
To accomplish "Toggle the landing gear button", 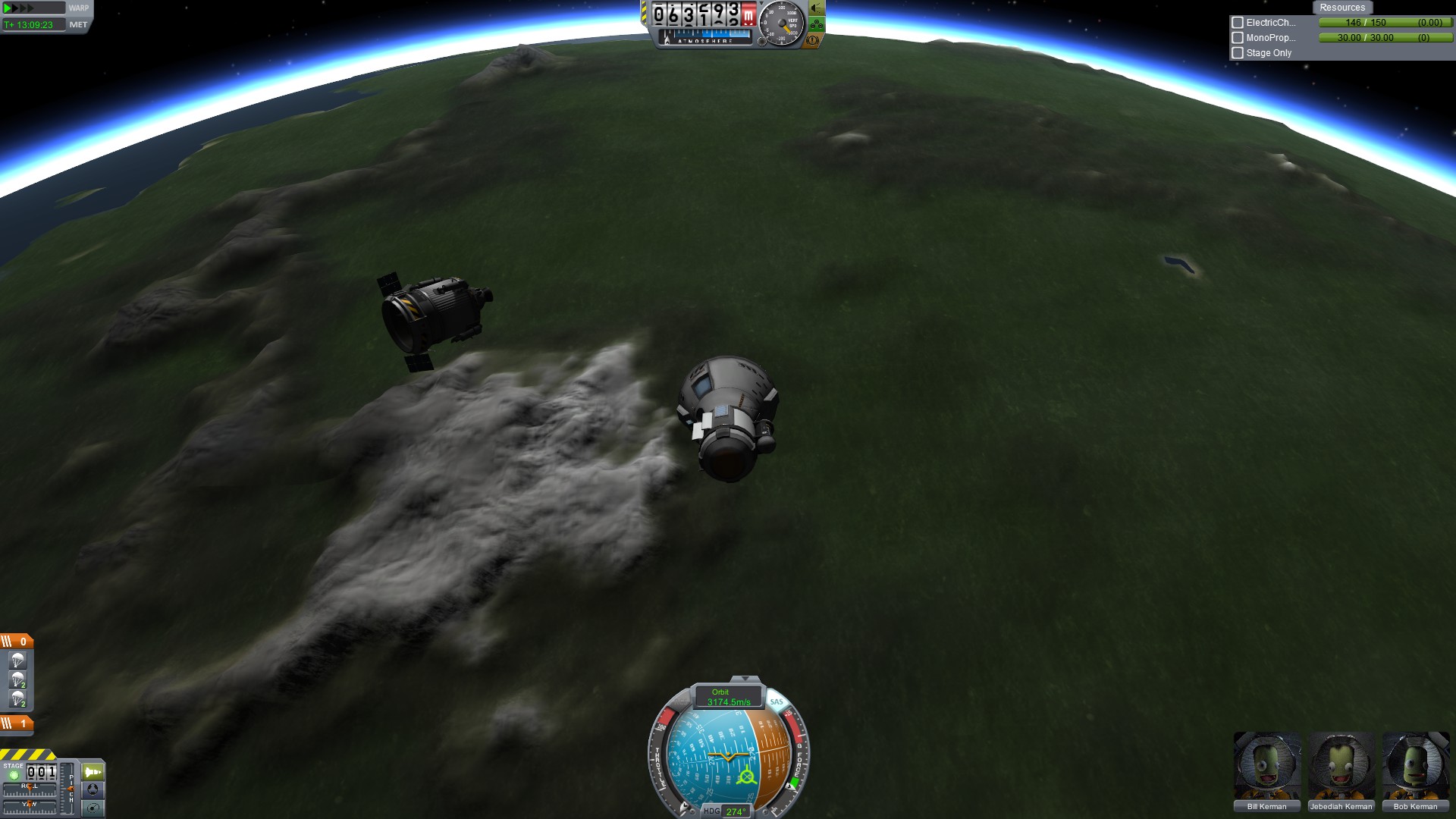I will coord(816,25).
